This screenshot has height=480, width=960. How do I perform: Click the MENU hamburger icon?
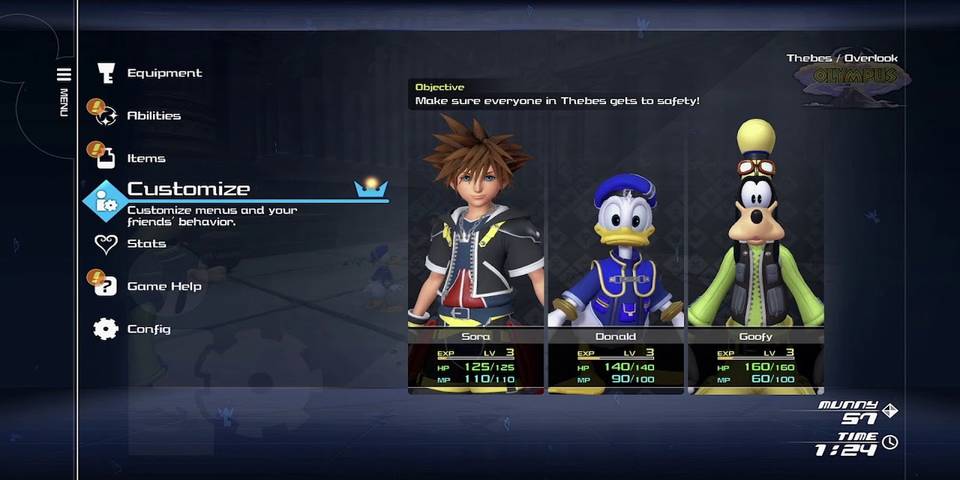click(64, 75)
